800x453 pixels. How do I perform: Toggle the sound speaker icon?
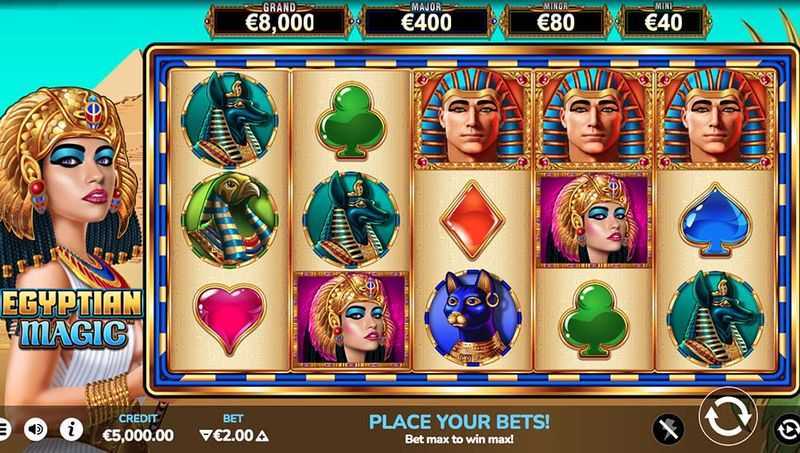[36, 430]
